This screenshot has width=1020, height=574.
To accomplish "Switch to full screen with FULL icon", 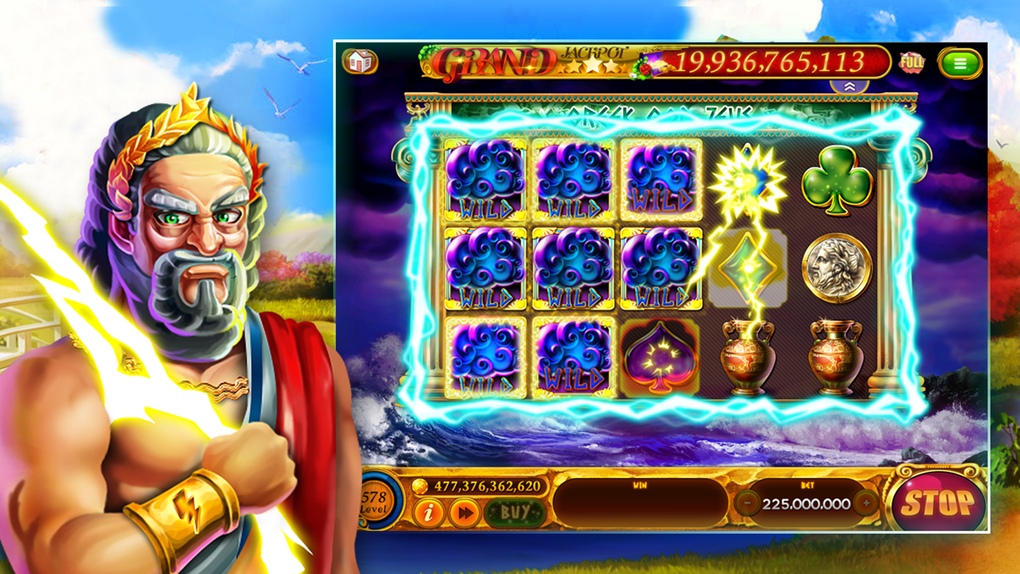I will pyautogui.click(x=912, y=62).
